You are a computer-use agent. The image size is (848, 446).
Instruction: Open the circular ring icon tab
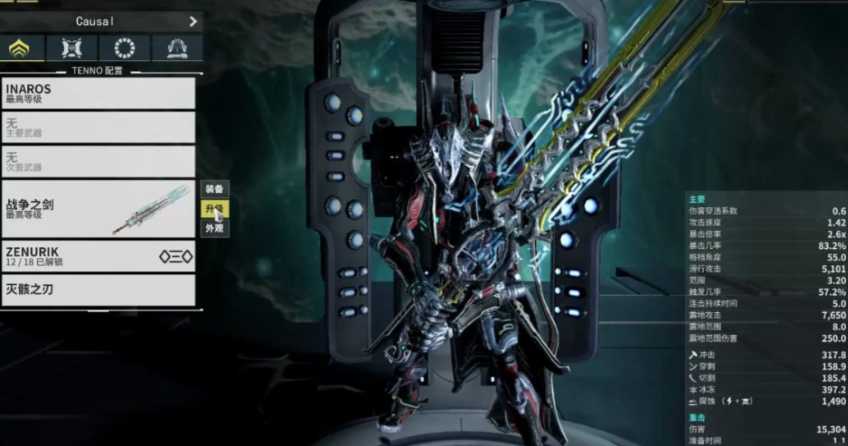click(126, 48)
